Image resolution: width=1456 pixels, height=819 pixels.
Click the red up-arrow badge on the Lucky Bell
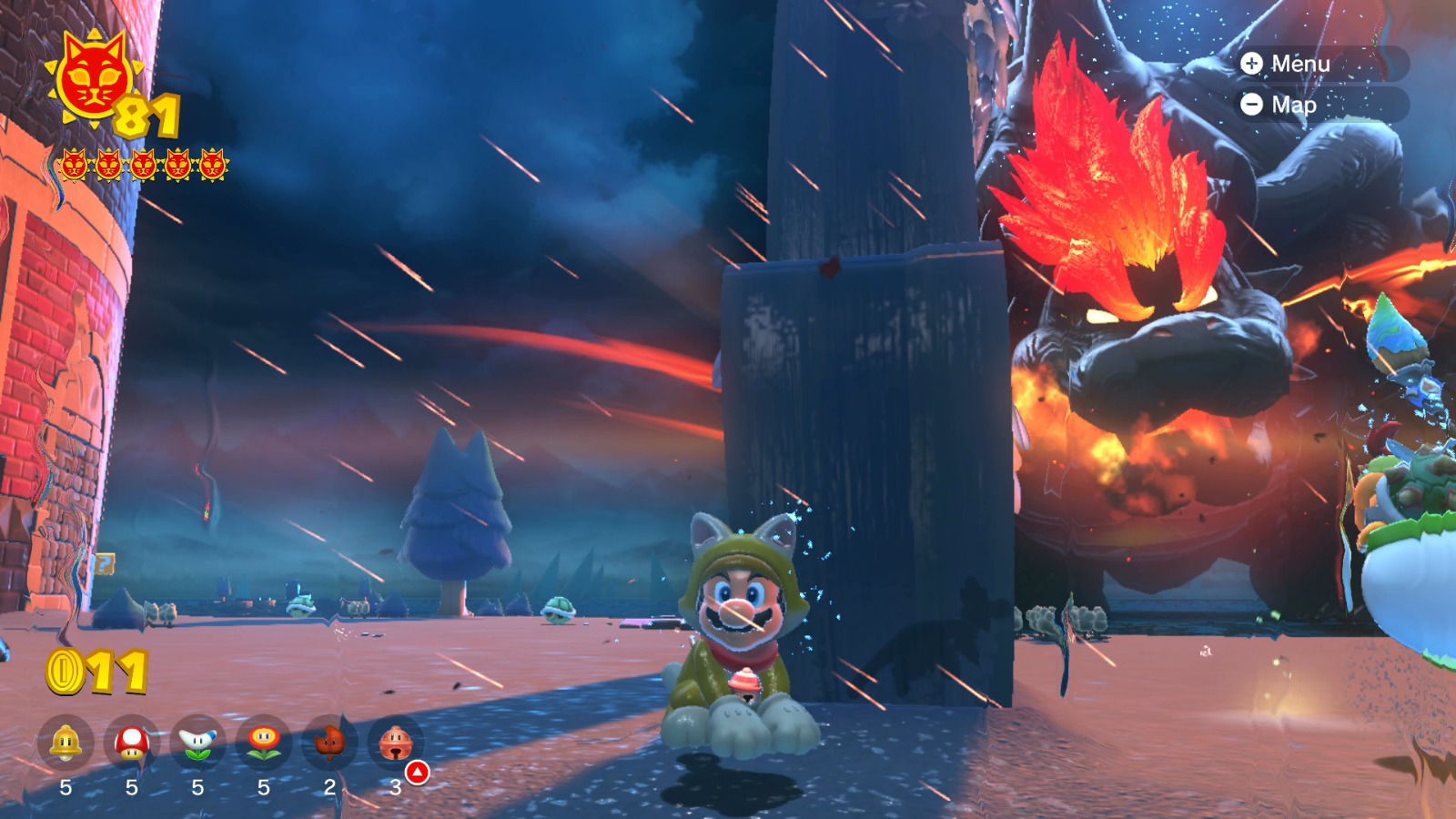pyautogui.click(x=418, y=772)
